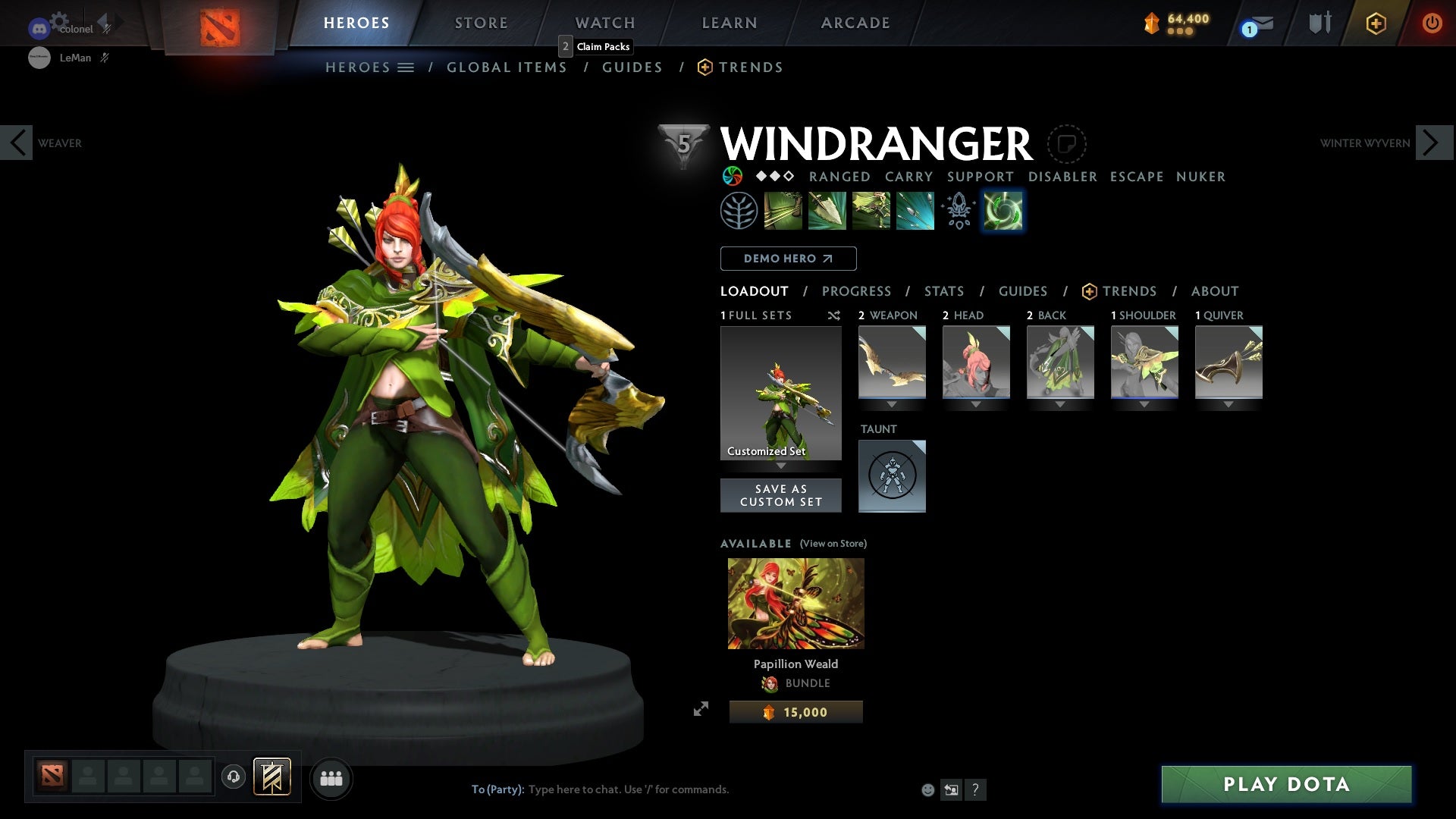Open the ARCADE menu
Screen dimensions: 1456x819
click(x=855, y=23)
